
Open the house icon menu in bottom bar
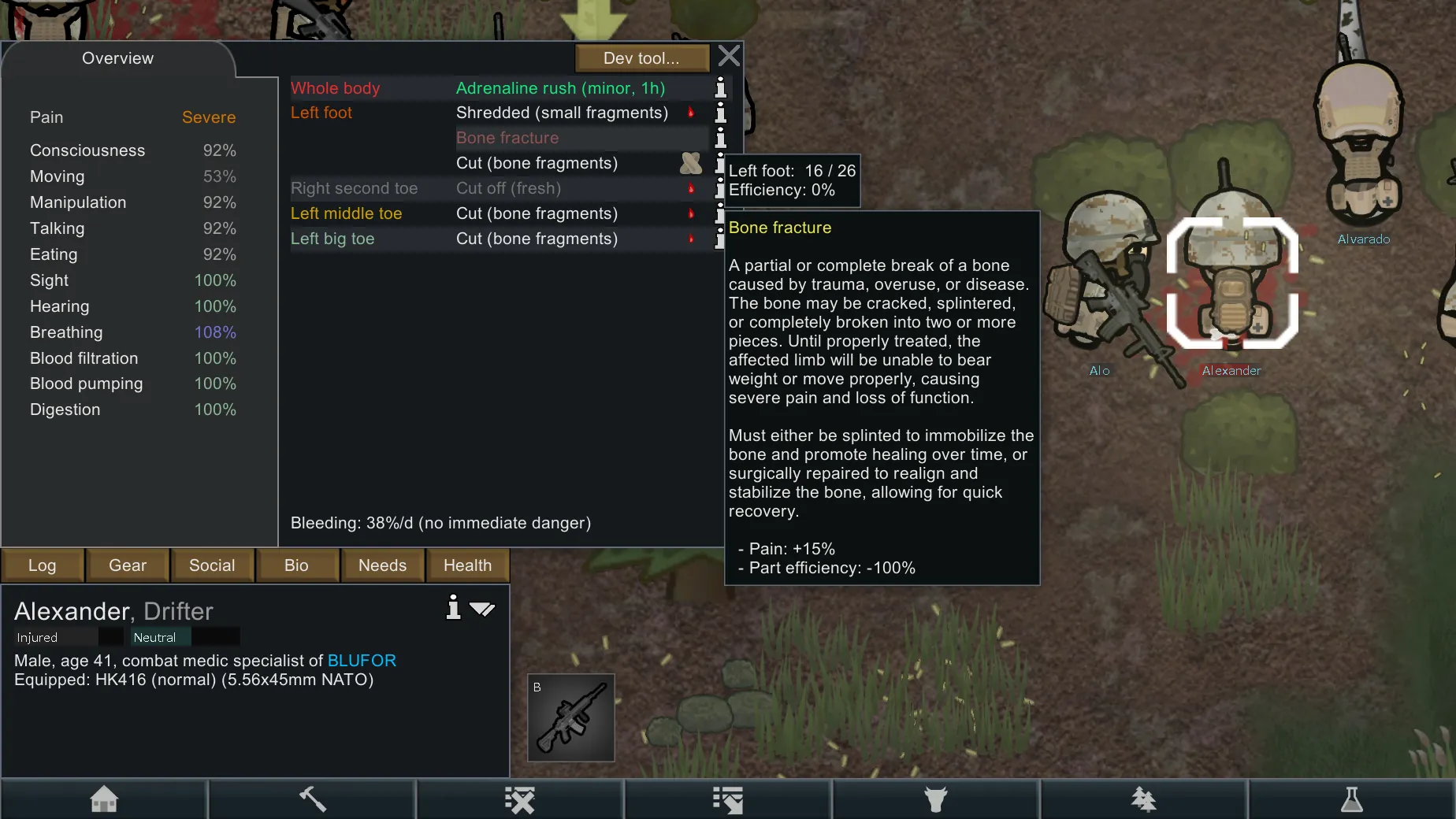(x=104, y=799)
